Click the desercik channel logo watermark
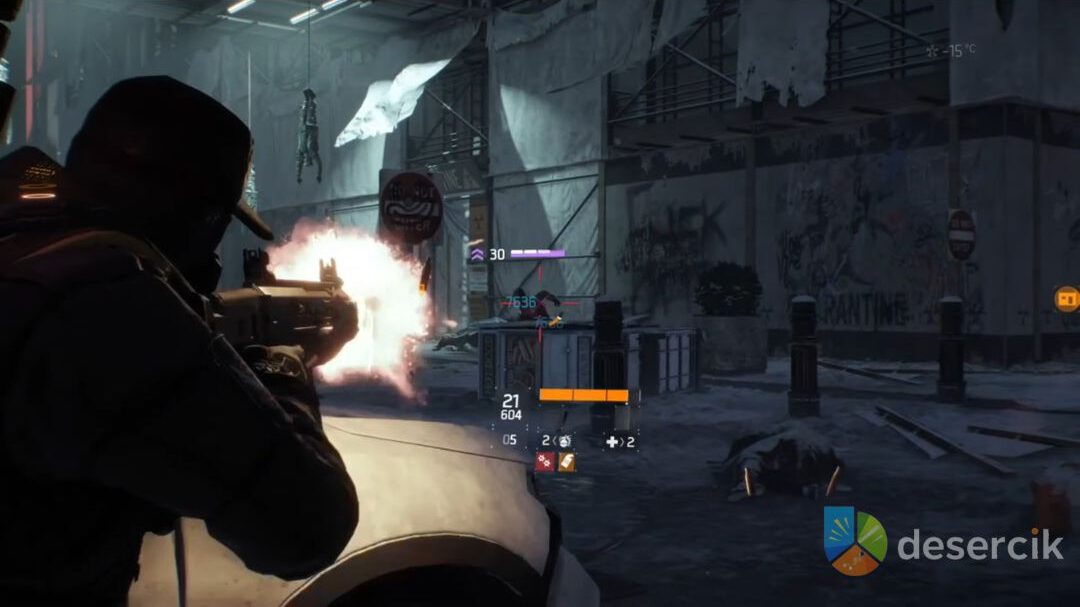This screenshot has width=1080, height=607. coord(855,541)
